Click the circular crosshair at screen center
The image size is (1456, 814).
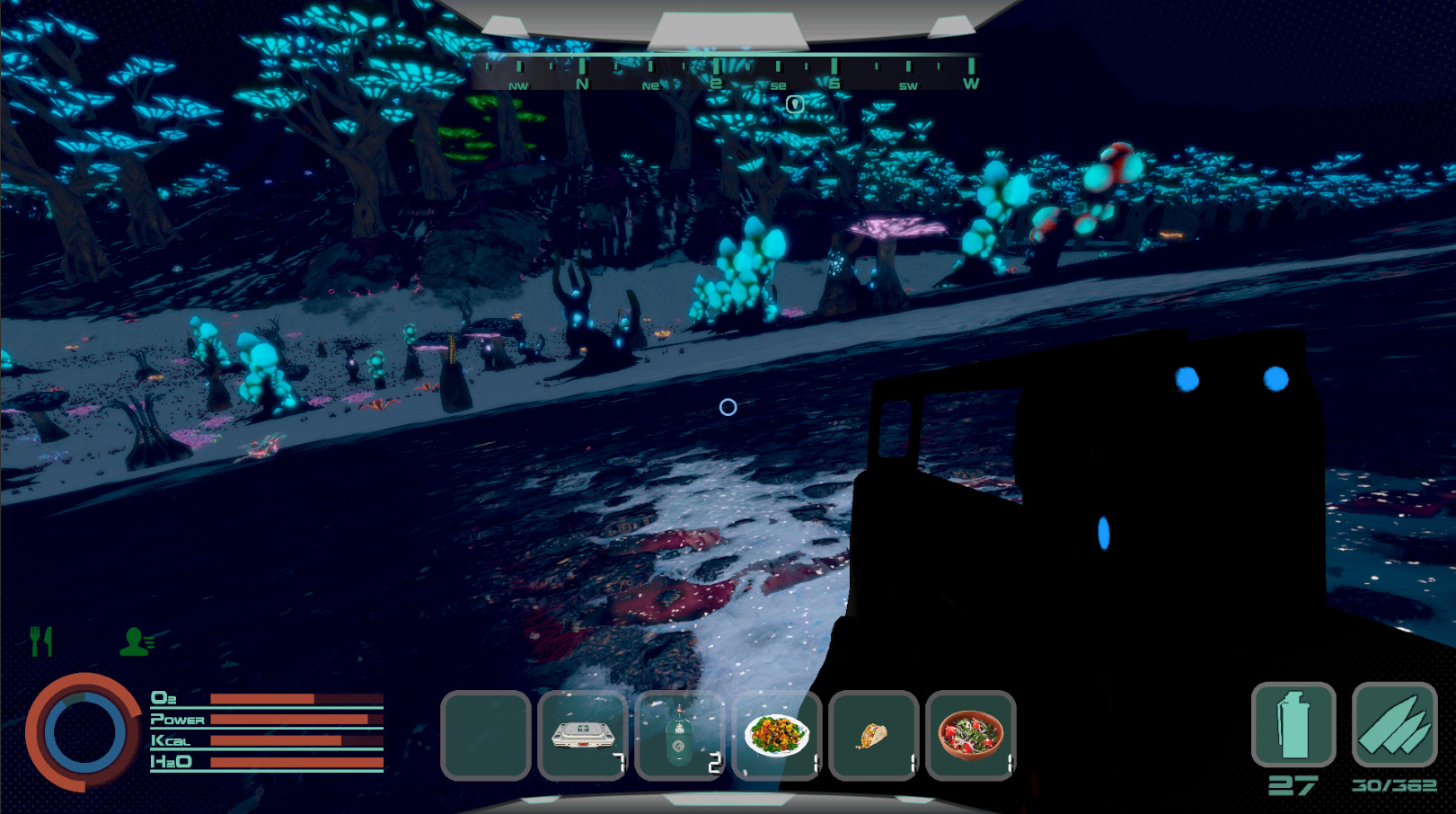[728, 407]
